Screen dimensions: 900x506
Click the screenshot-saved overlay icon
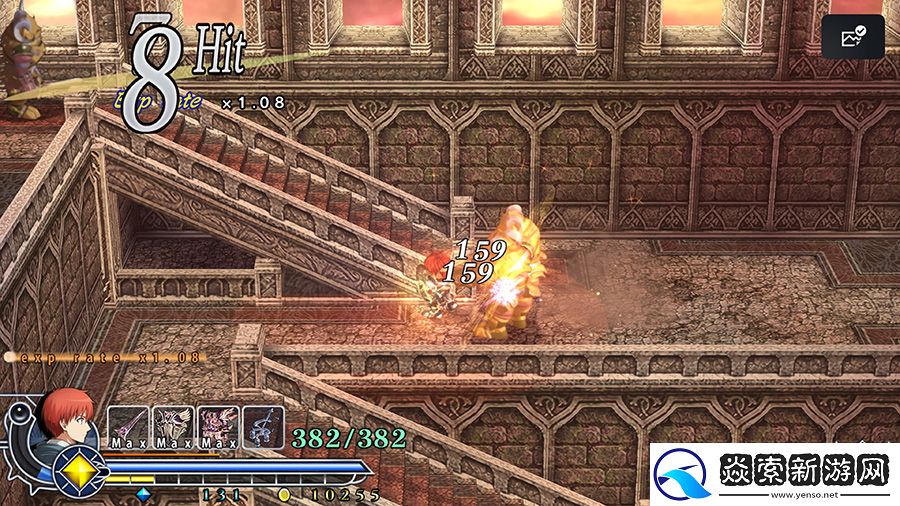[853, 38]
